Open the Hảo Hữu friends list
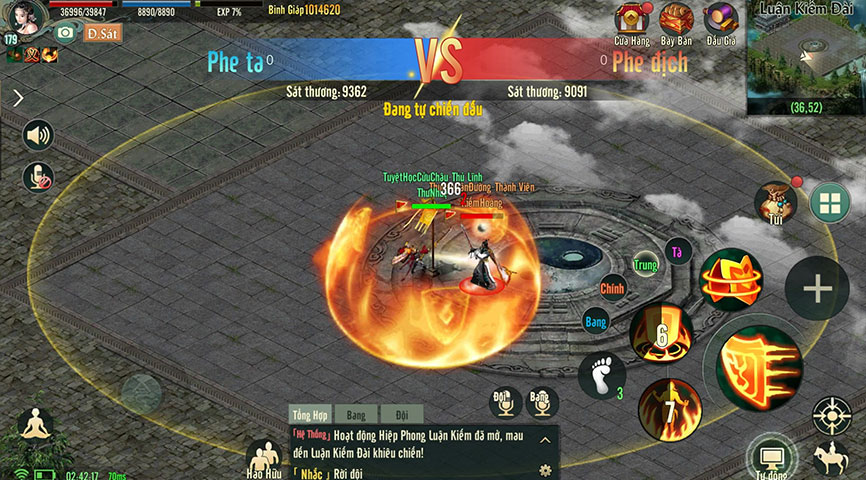 tap(261, 461)
